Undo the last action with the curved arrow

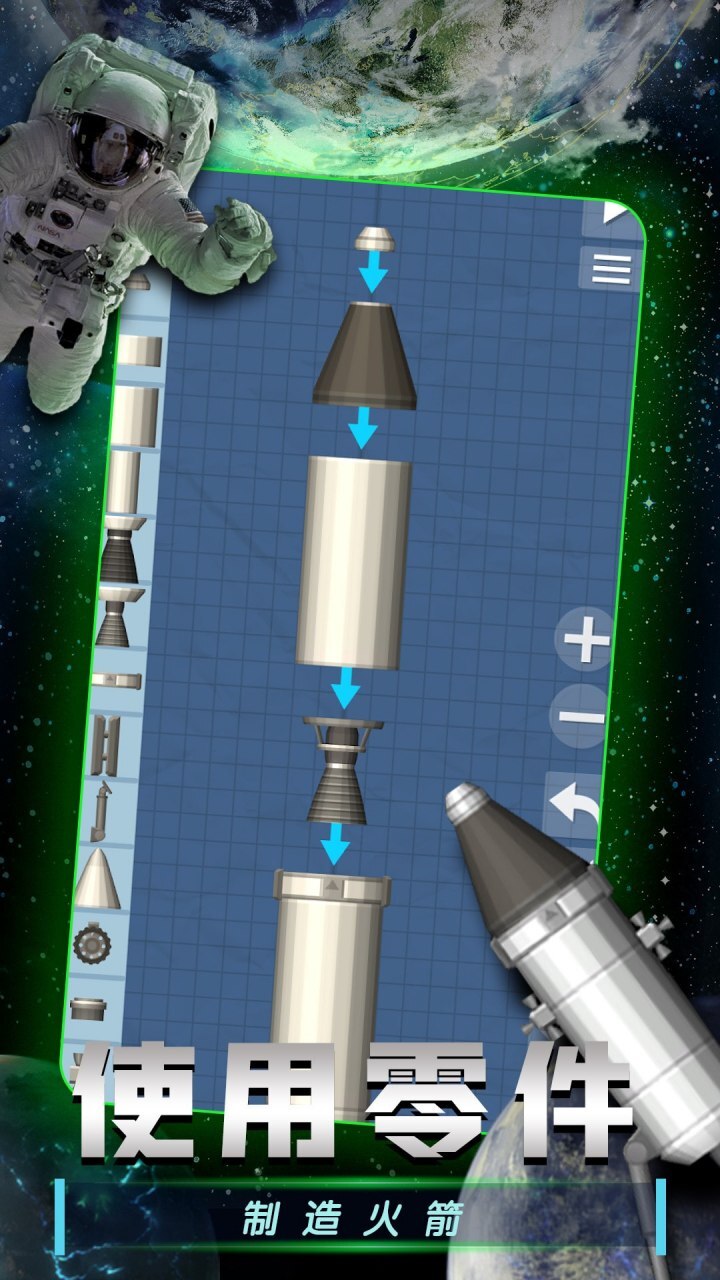pyautogui.click(x=574, y=806)
